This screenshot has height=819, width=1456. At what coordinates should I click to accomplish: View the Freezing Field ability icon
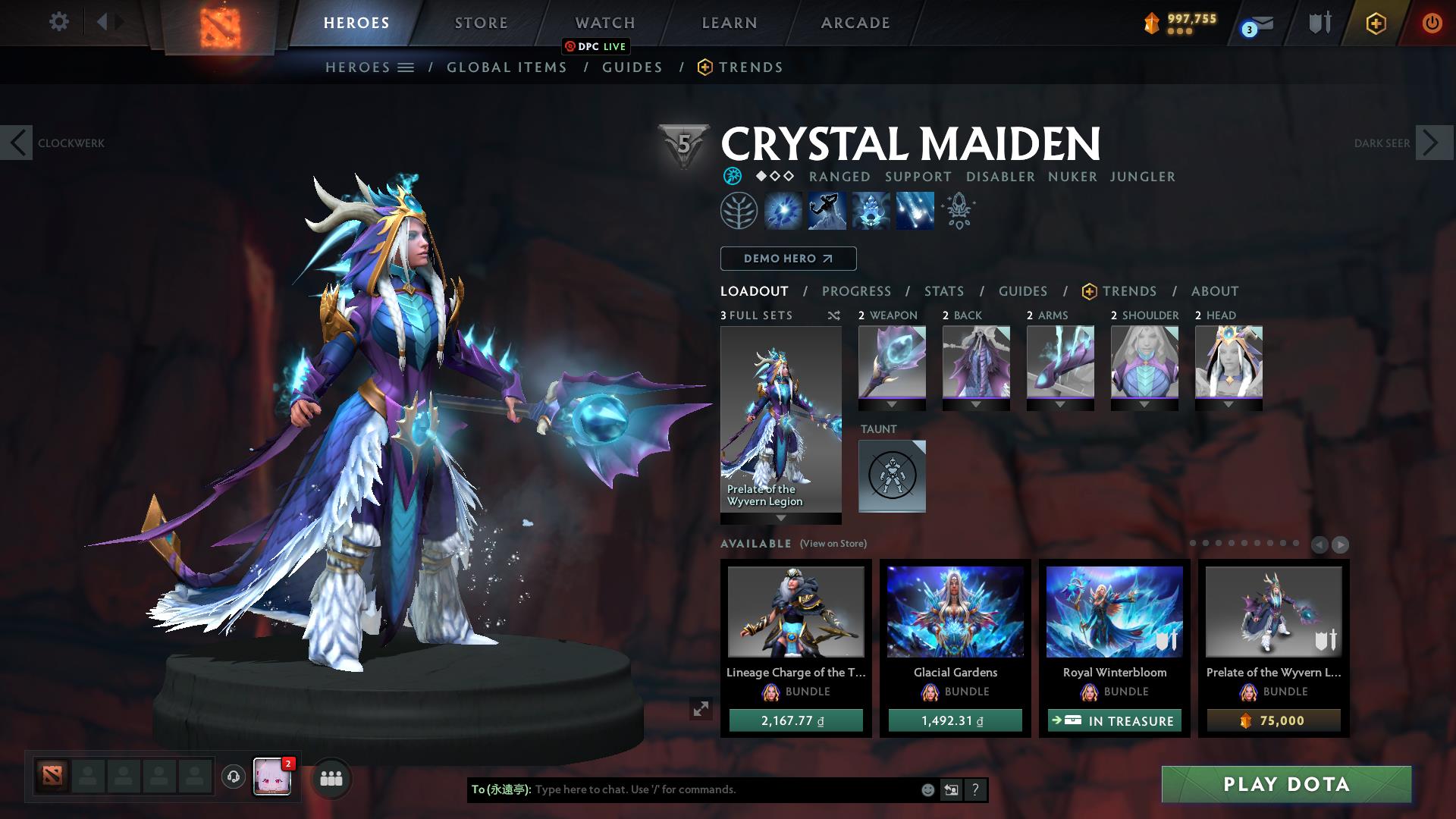click(913, 210)
